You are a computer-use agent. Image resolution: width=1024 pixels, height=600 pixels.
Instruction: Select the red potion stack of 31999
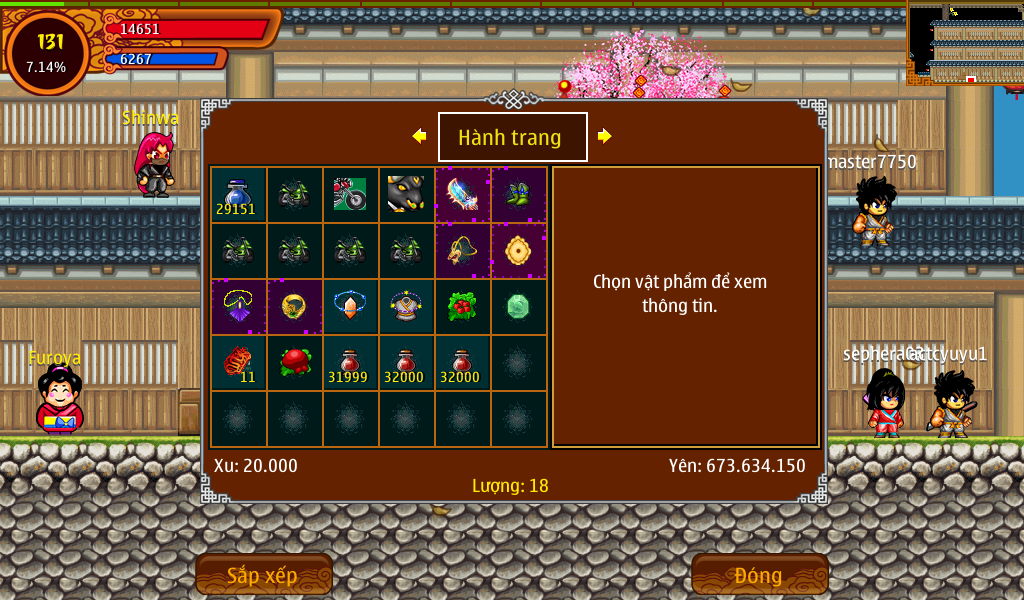pos(350,363)
